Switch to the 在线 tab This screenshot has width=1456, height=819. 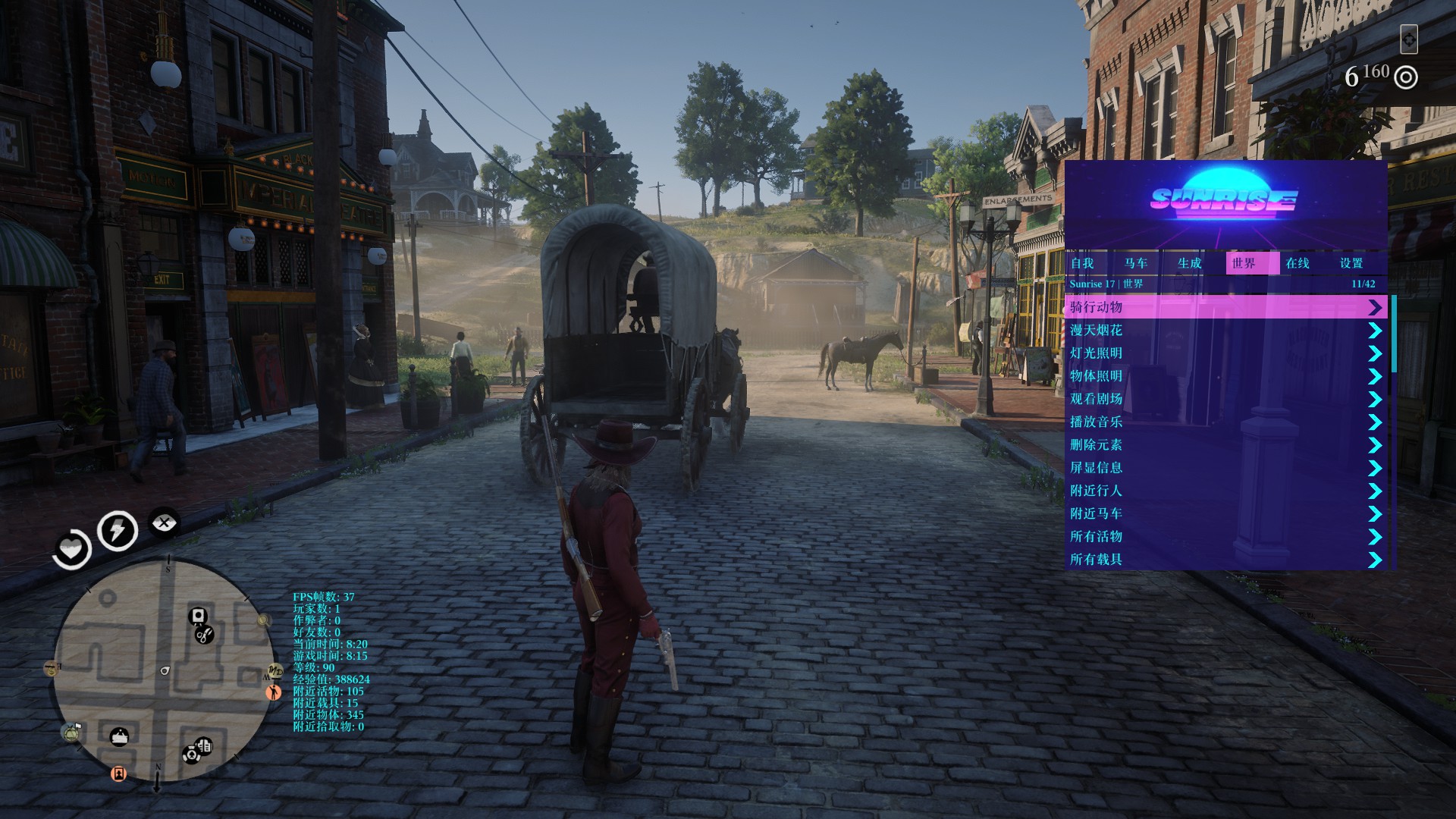[x=1298, y=263]
